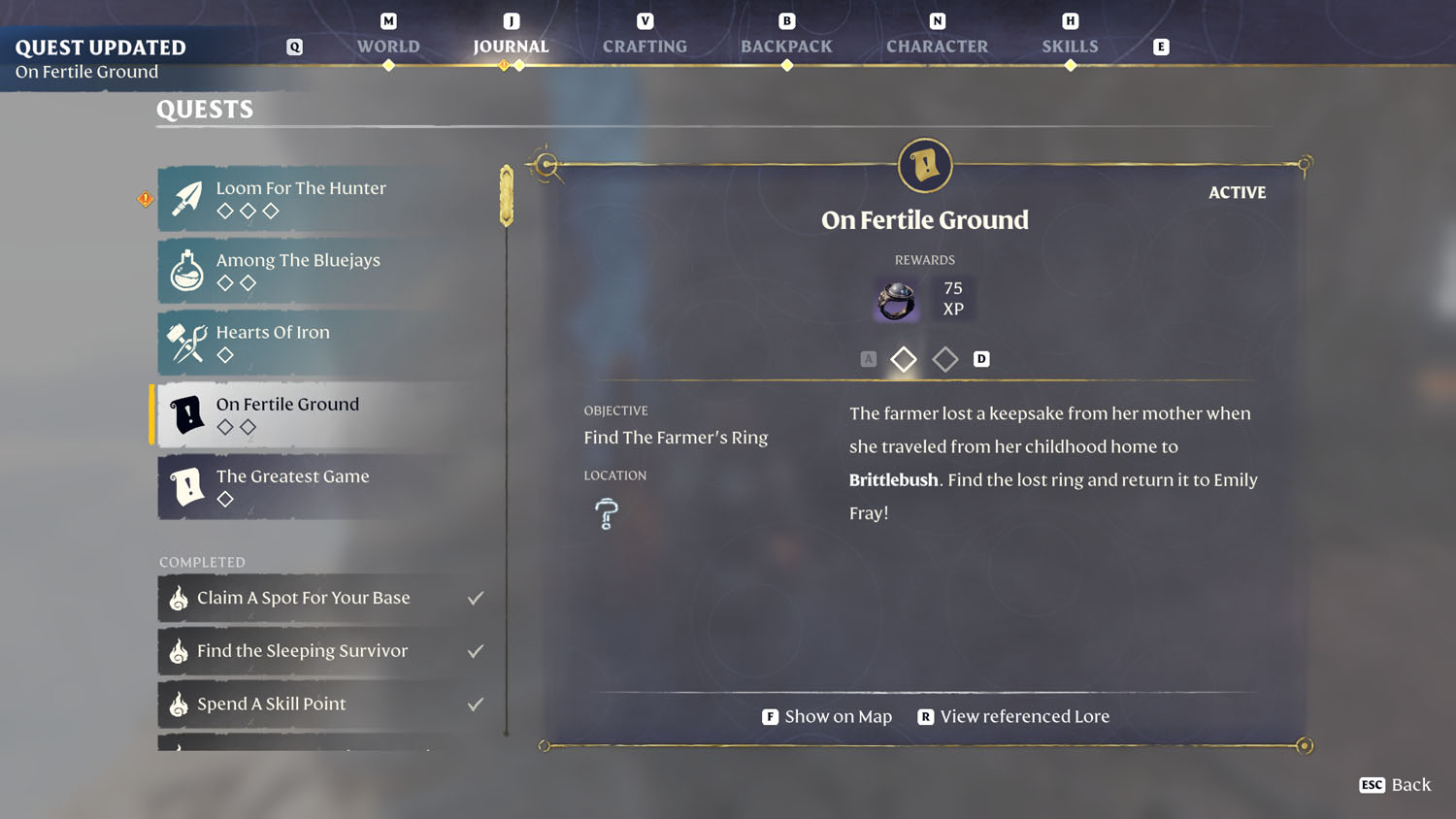Click Show on Map
Screen dimensions: 1456x819
838,716
